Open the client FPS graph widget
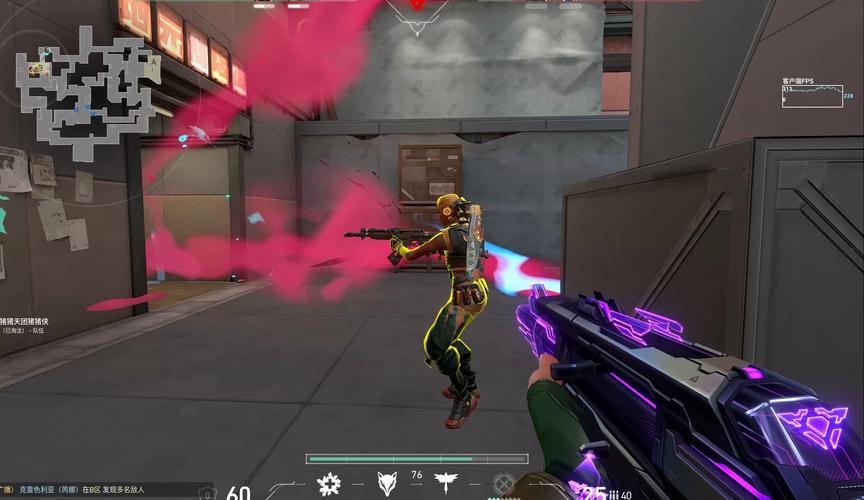Screen dimensions: 864x500 click(812, 95)
